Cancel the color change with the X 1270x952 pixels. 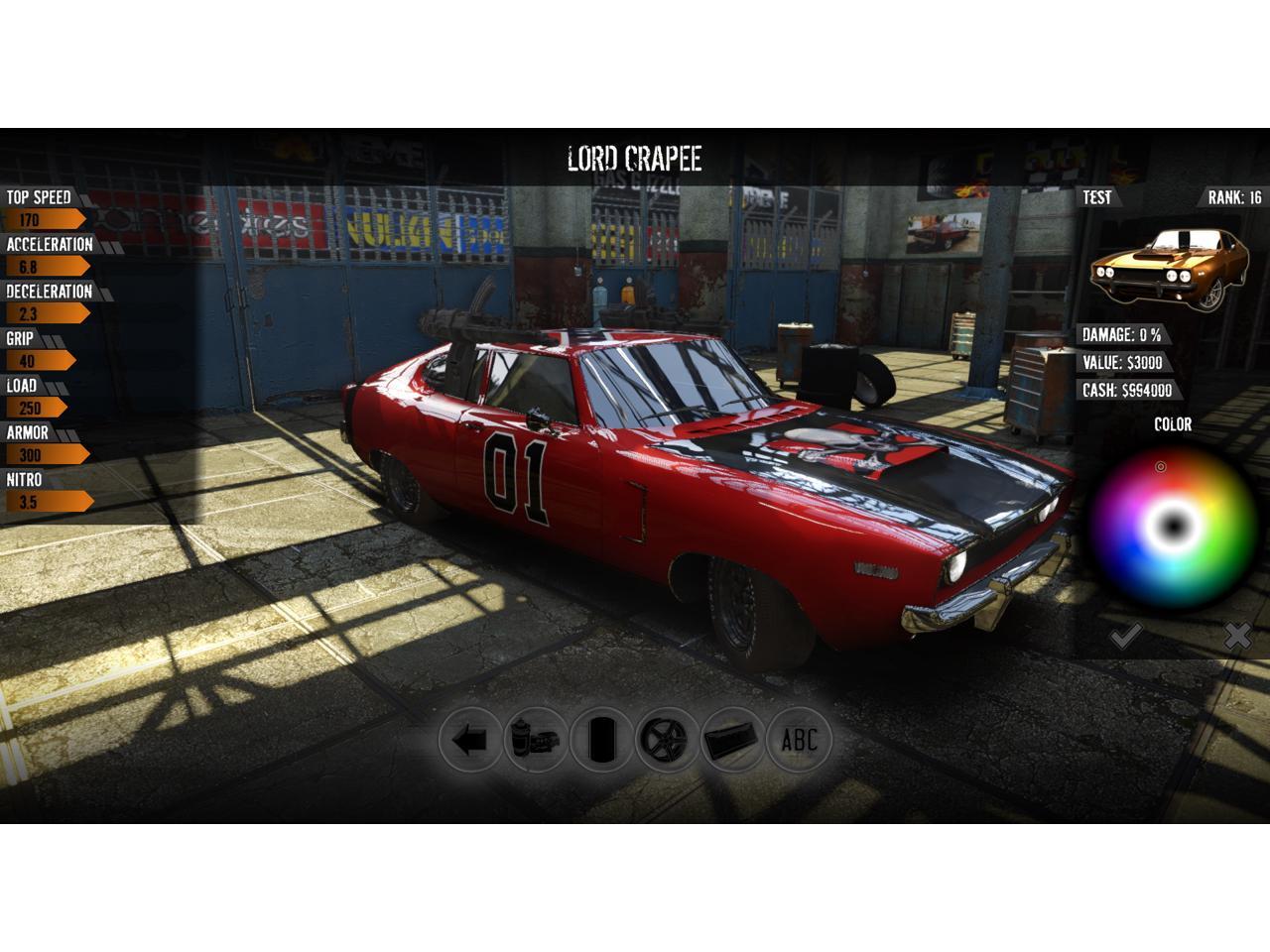click(1236, 636)
